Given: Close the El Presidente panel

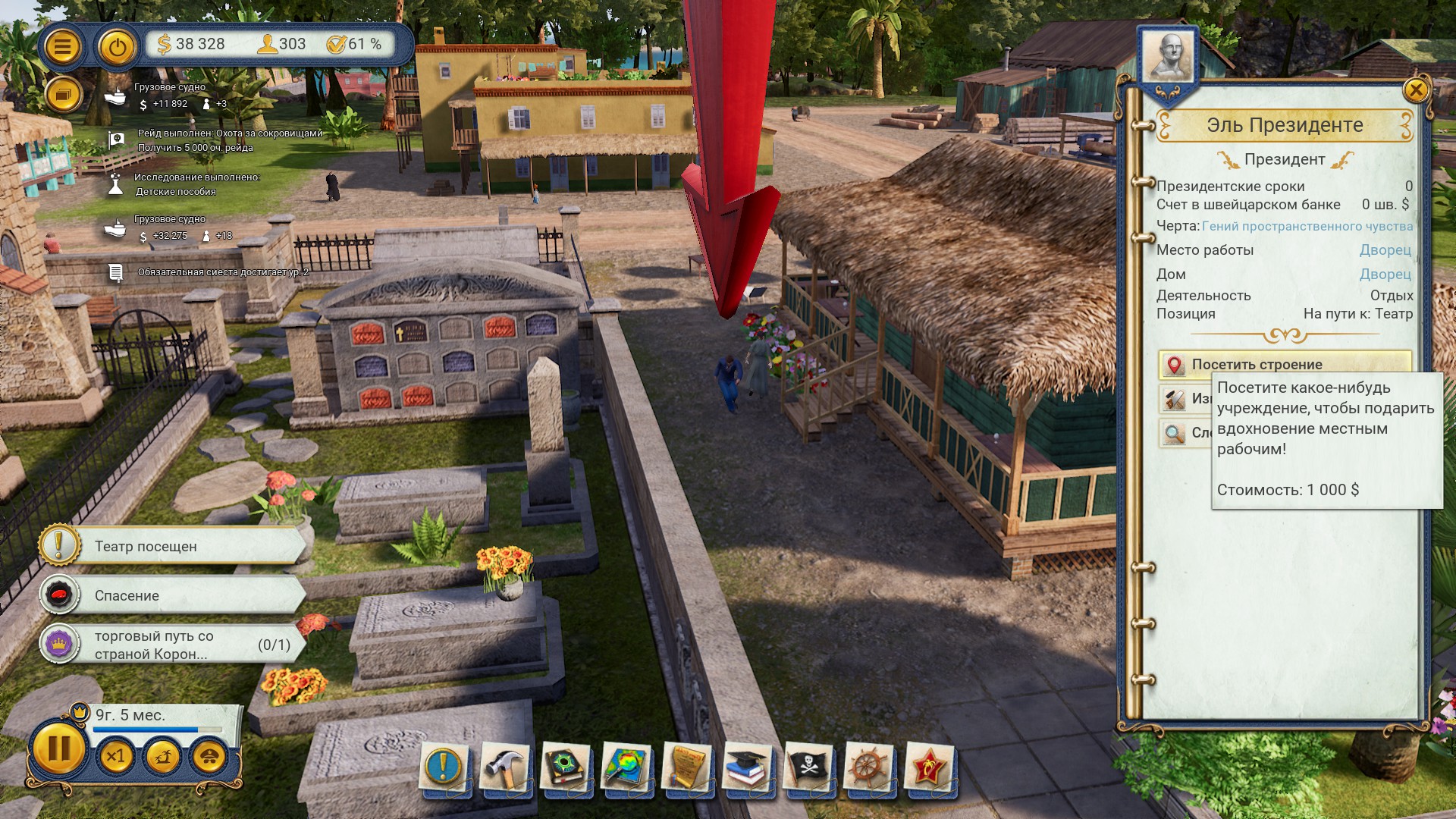Looking at the screenshot, I should 1415,90.
